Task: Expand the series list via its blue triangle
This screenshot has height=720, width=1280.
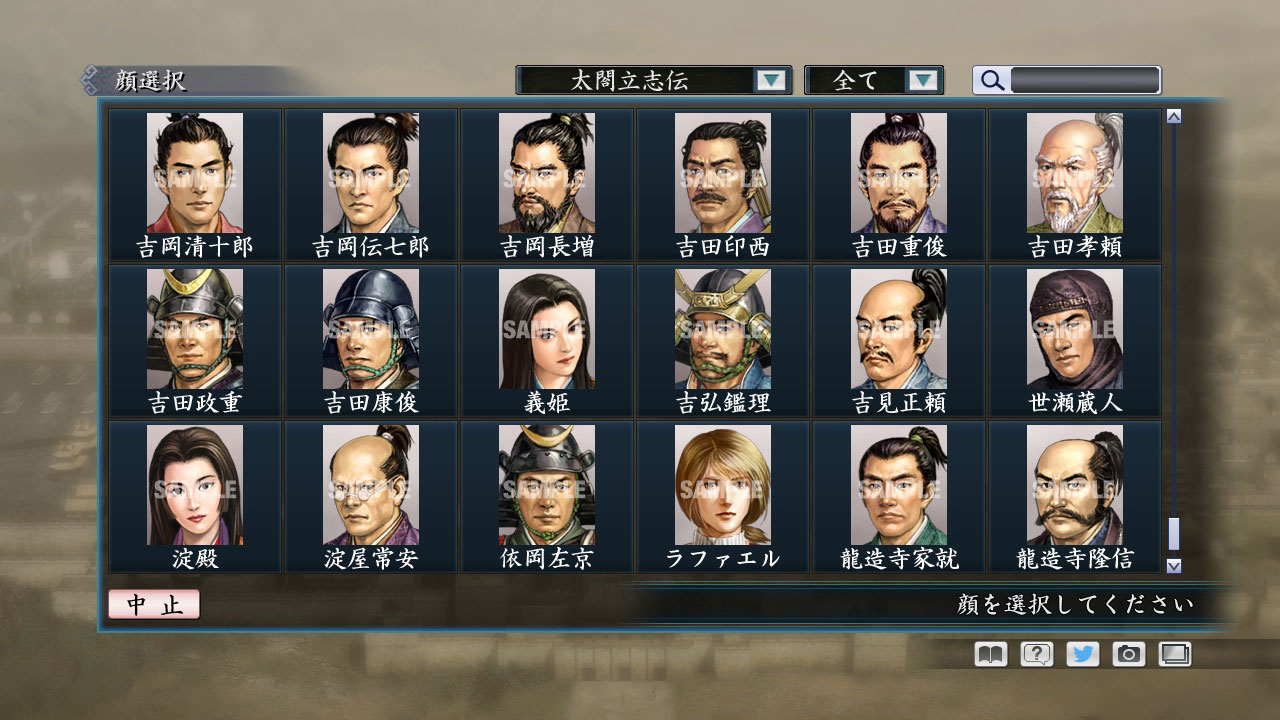Action: [769, 80]
